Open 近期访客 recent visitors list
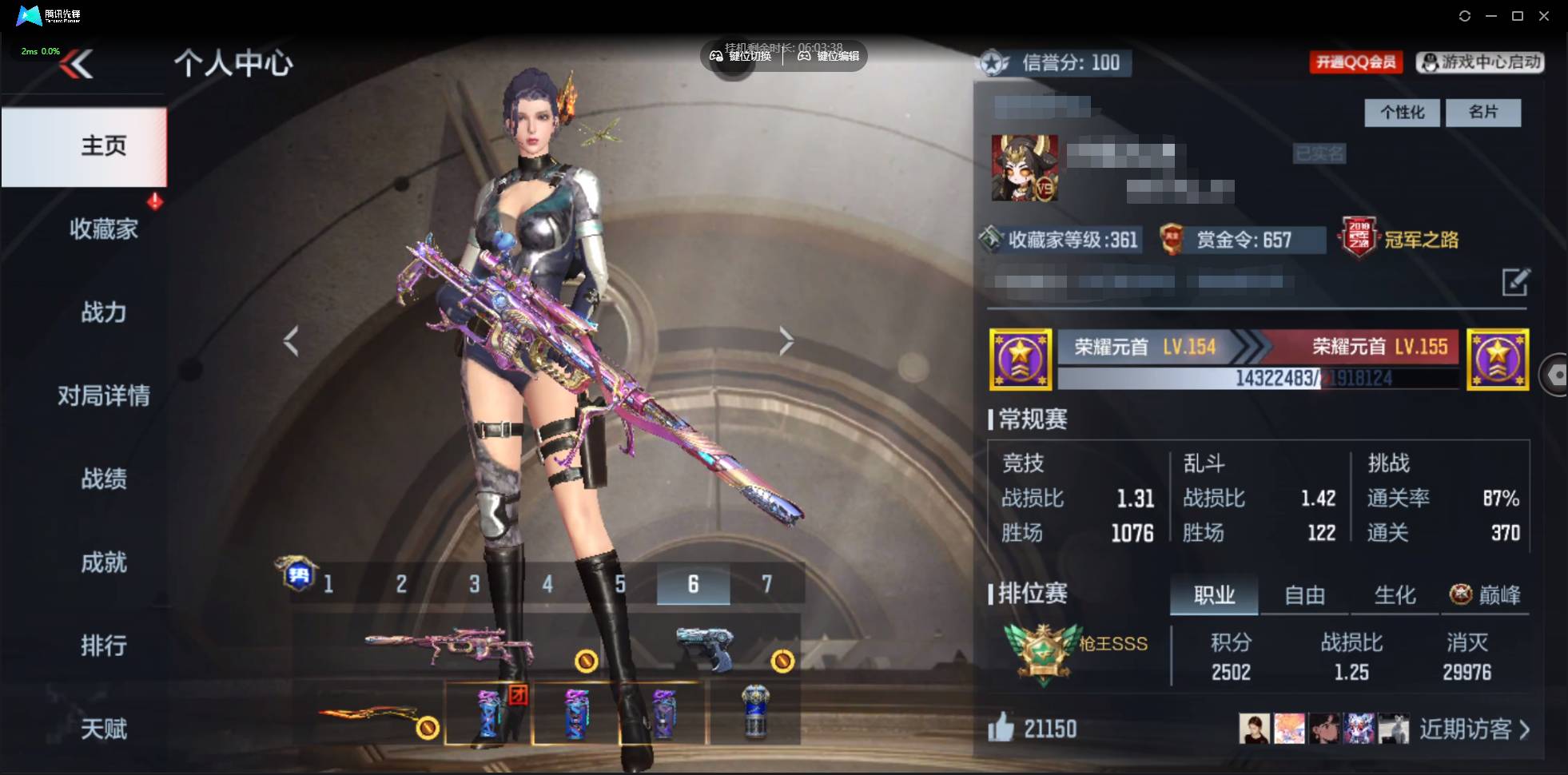1568x775 pixels. coord(1474,729)
